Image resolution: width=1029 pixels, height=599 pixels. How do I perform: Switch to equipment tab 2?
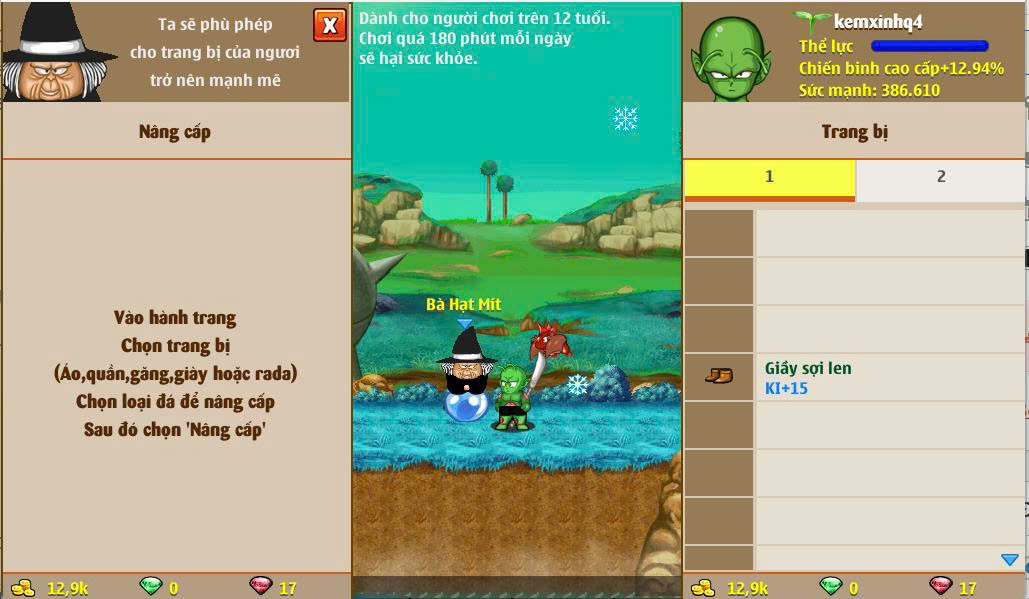[x=940, y=178]
